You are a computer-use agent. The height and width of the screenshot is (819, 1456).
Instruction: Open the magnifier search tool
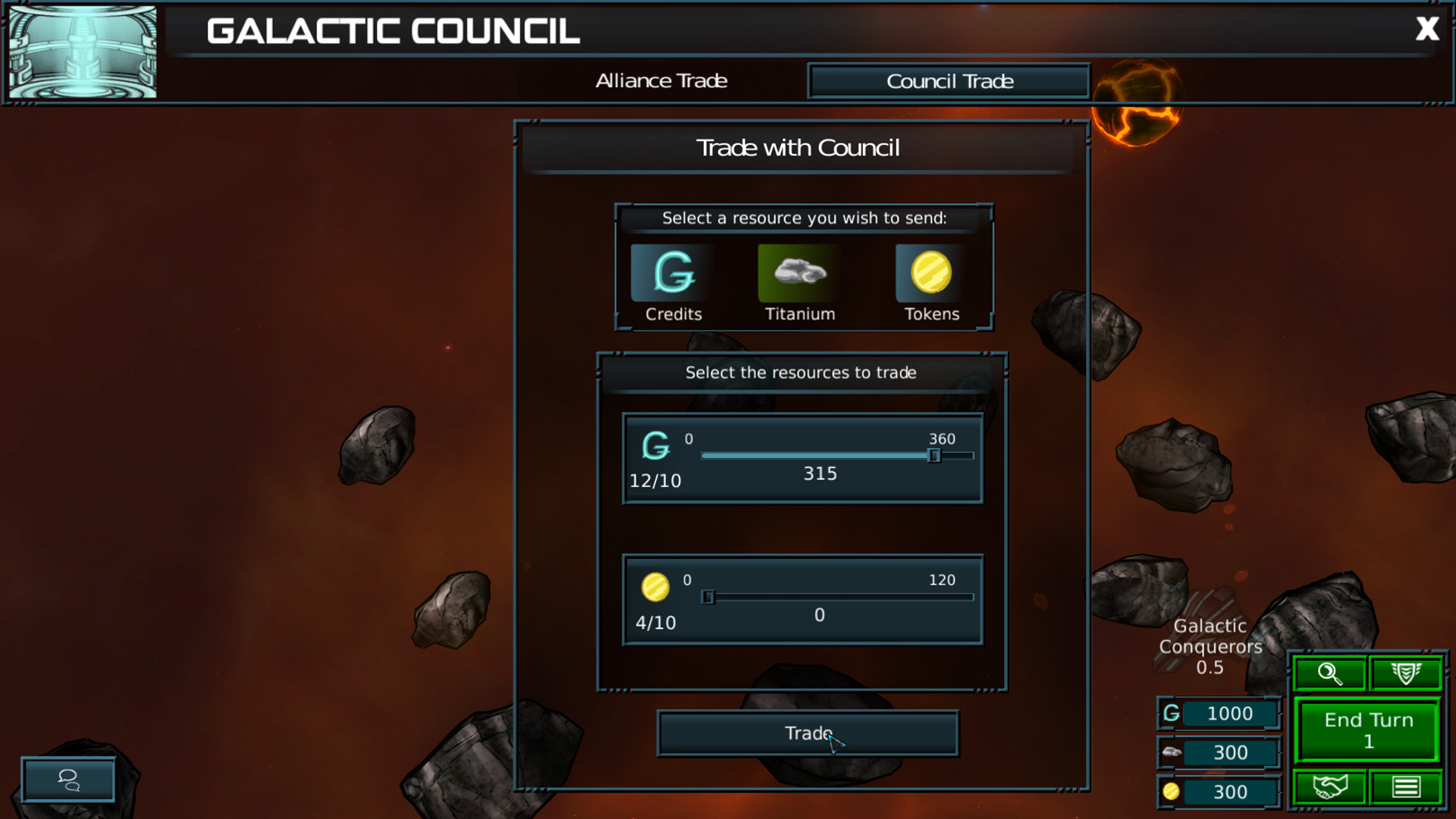coord(1329,673)
